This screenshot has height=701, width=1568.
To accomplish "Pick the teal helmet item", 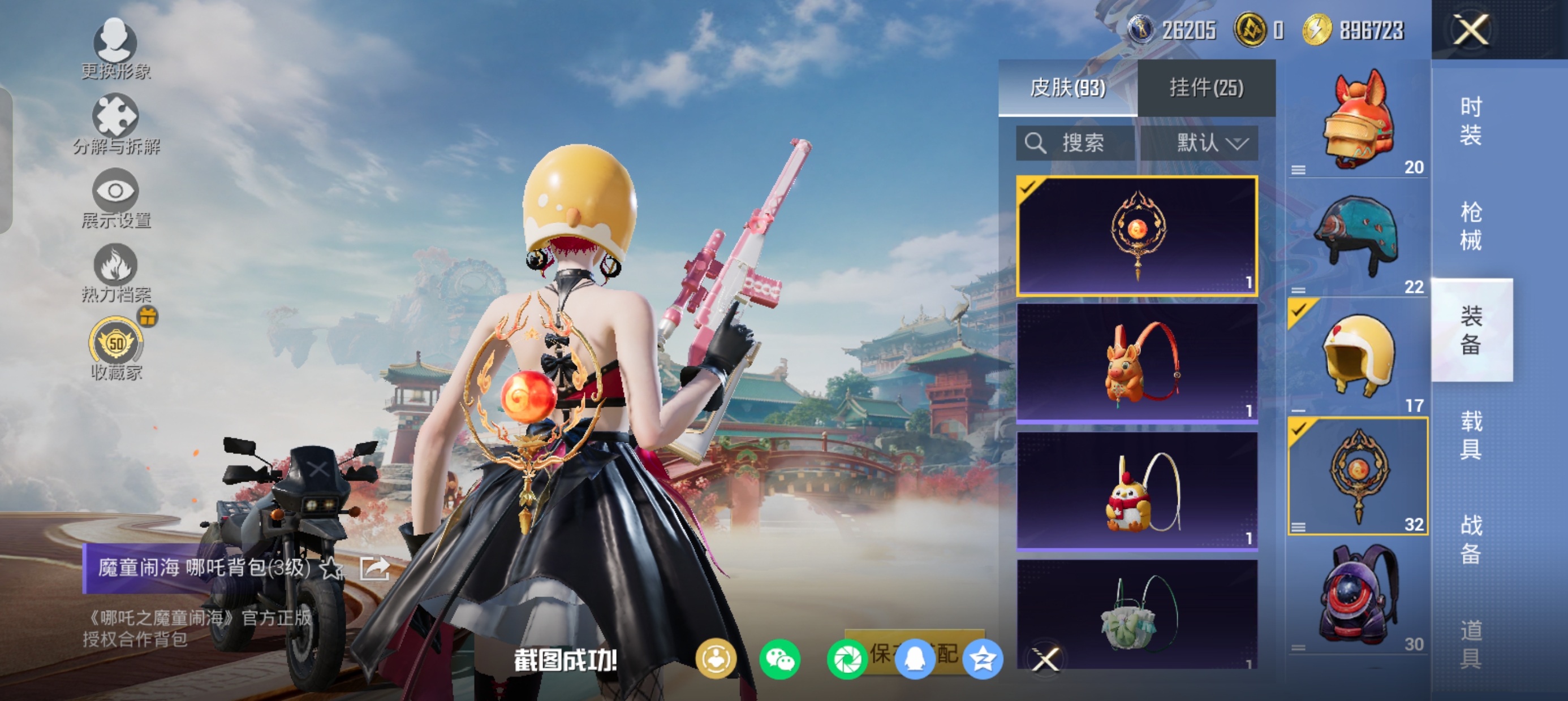I will 1358,239.
